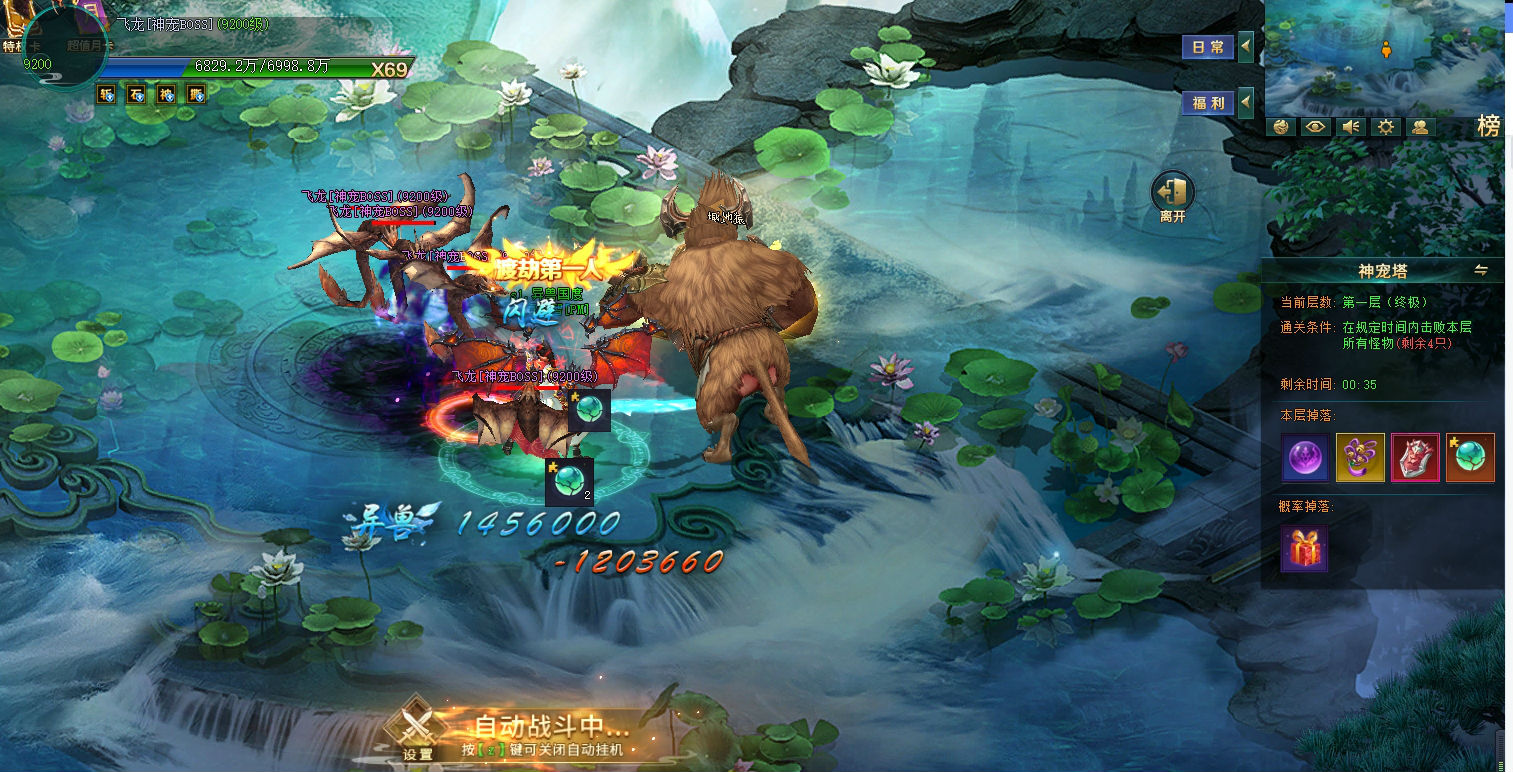Image resolution: width=1513 pixels, height=772 pixels.
Task: Expand the arrow beside 福利
Action: [1246, 102]
